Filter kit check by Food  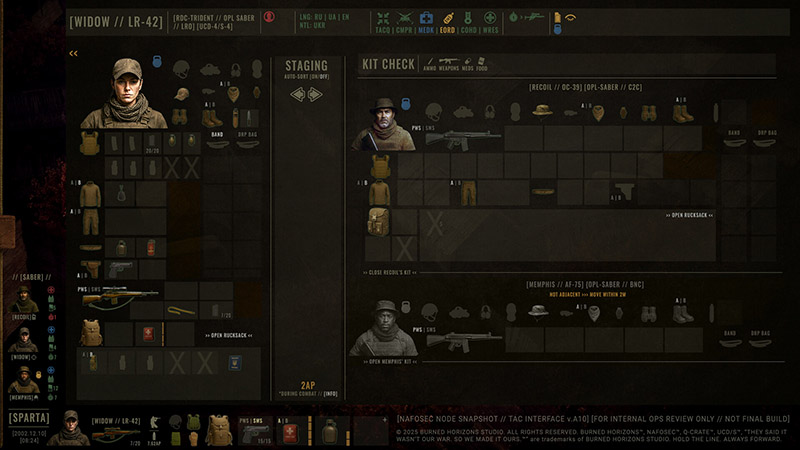click(482, 65)
